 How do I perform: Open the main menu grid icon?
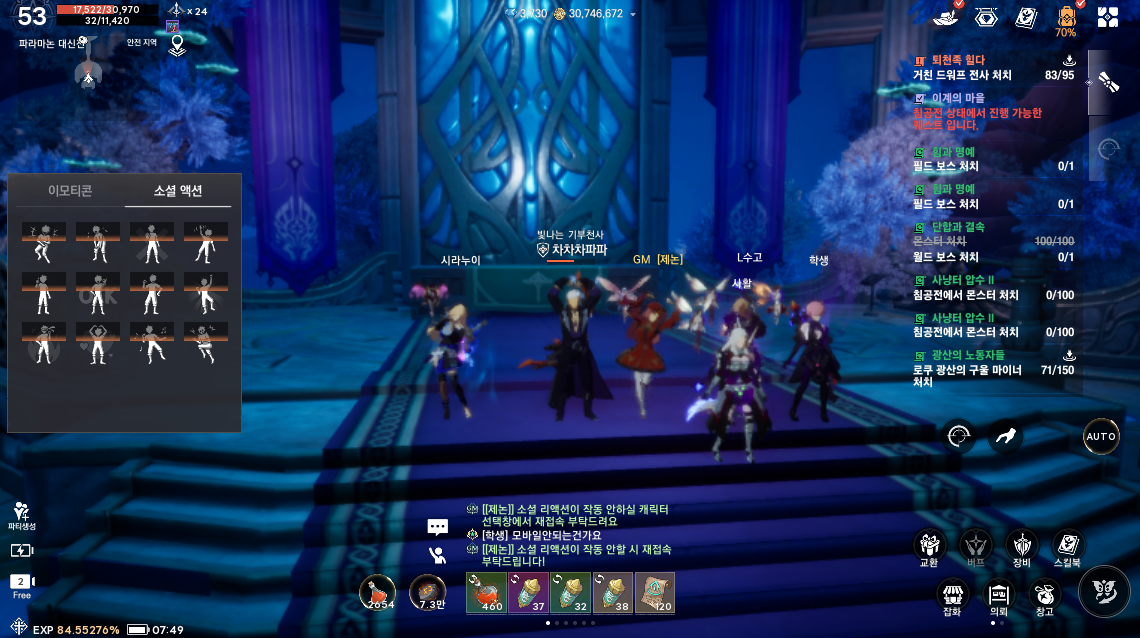point(1108,17)
